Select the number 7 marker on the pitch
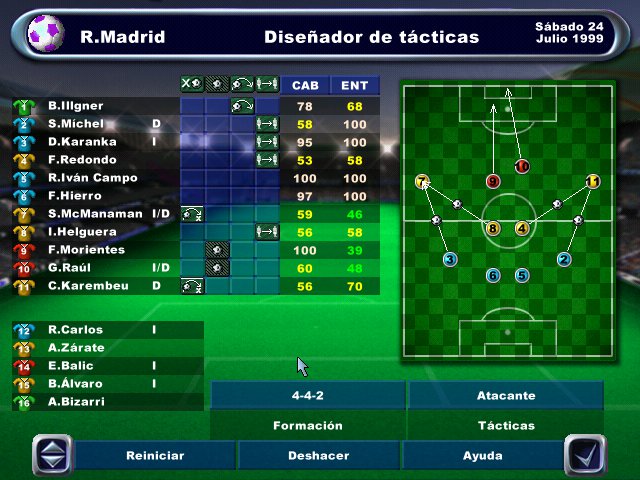Image resolution: width=640 pixels, height=480 pixels. [x=422, y=182]
